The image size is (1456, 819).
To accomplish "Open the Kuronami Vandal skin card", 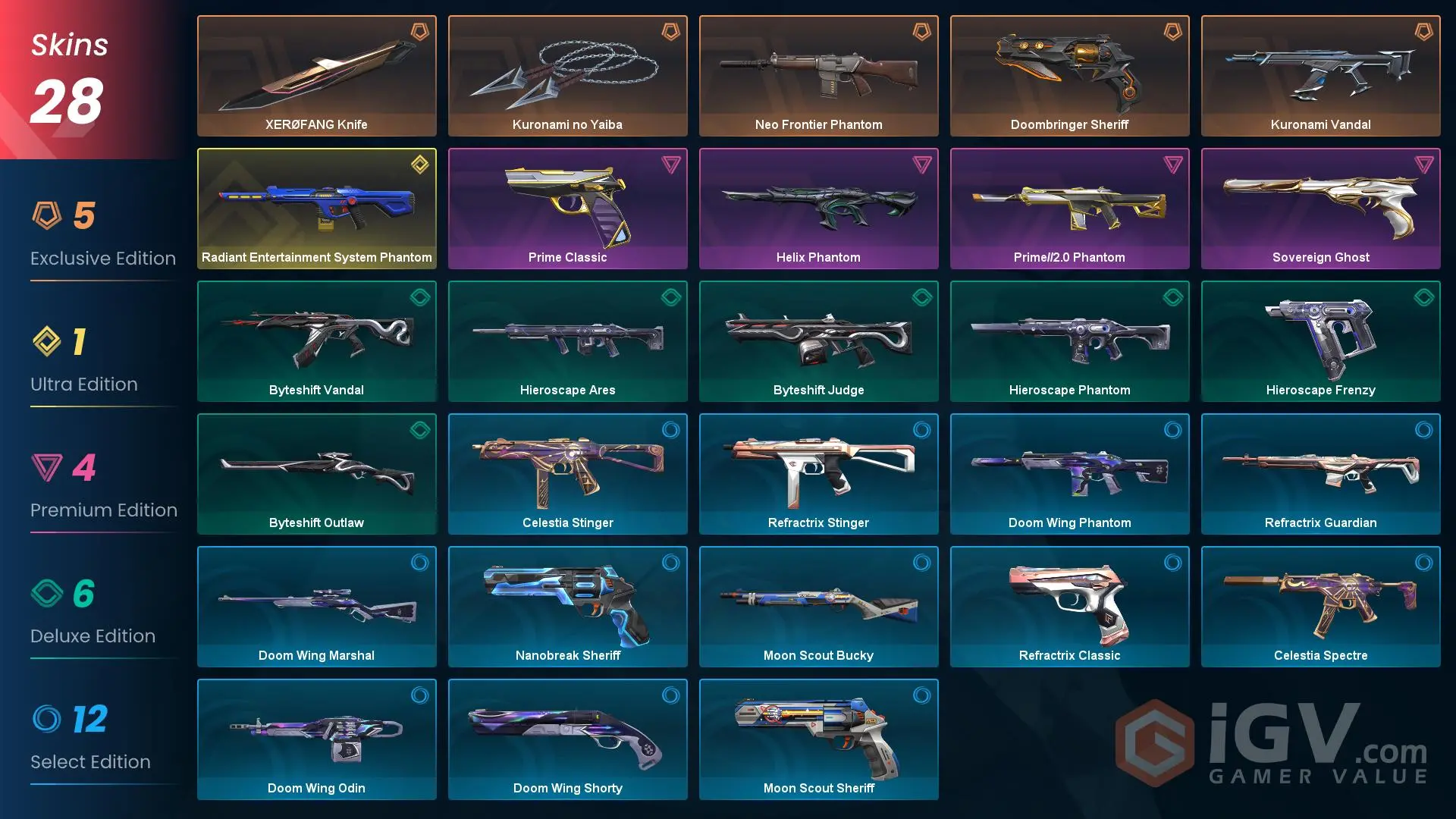I will click(1321, 75).
